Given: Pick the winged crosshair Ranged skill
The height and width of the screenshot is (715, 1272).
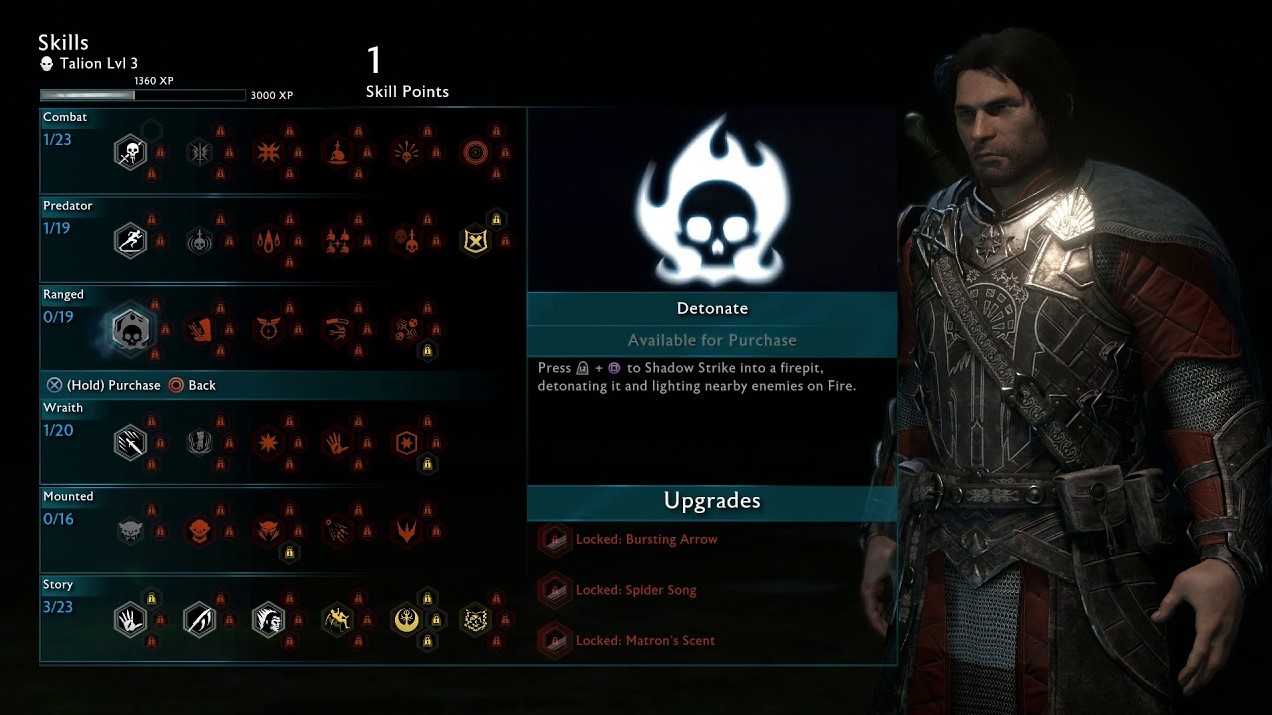Looking at the screenshot, I should [x=268, y=330].
